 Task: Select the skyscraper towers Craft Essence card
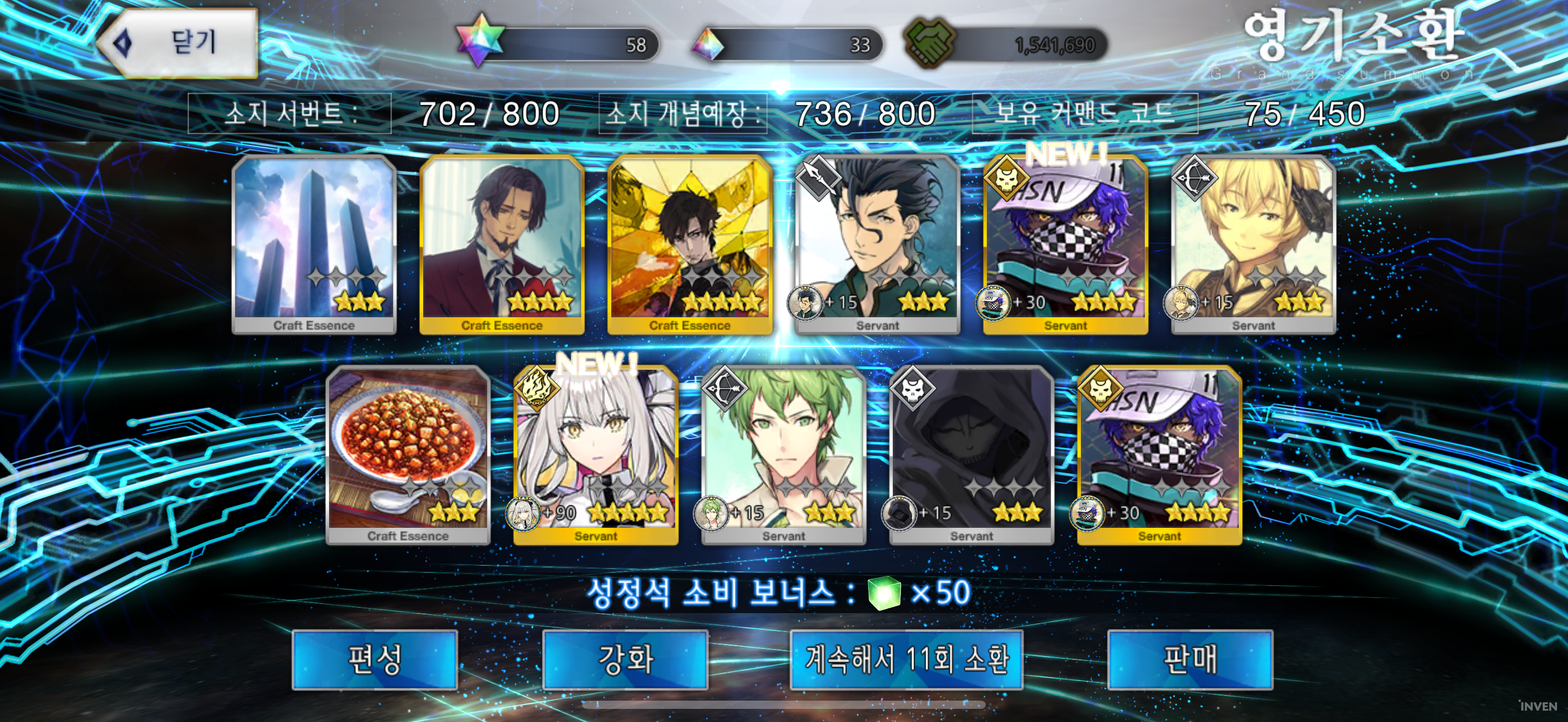tap(314, 243)
